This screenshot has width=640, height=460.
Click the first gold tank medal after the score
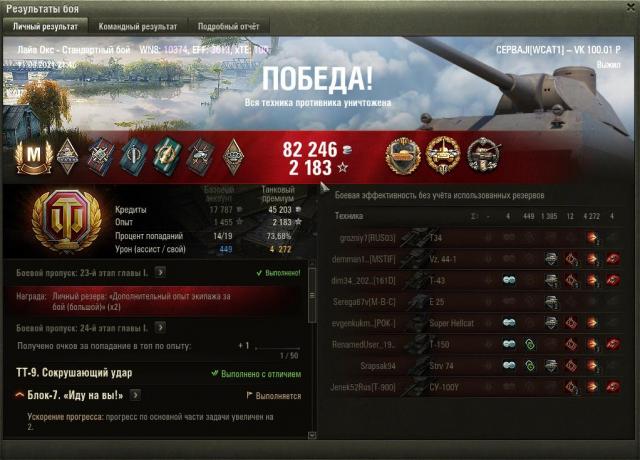404,153
